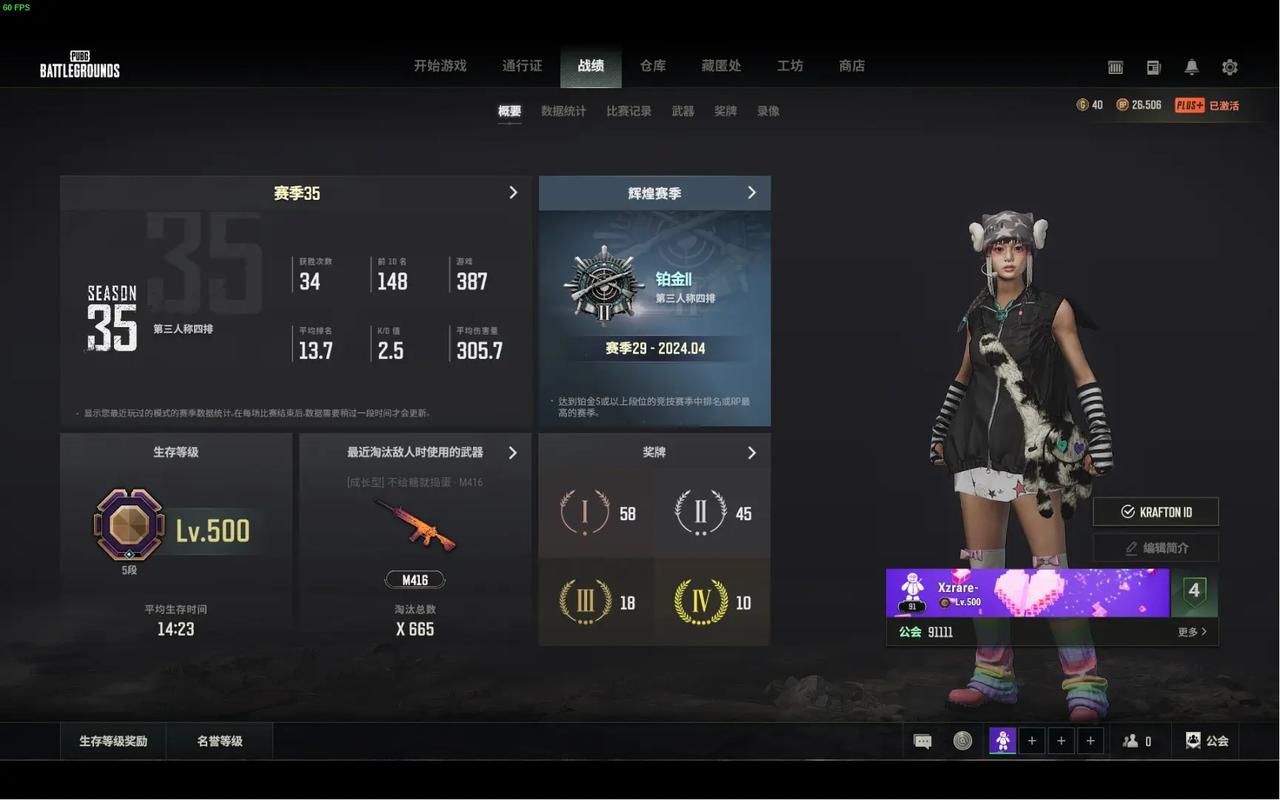Image resolution: width=1280 pixels, height=800 pixels.
Task: Open the settings gear icon
Action: pyautogui.click(x=1230, y=67)
